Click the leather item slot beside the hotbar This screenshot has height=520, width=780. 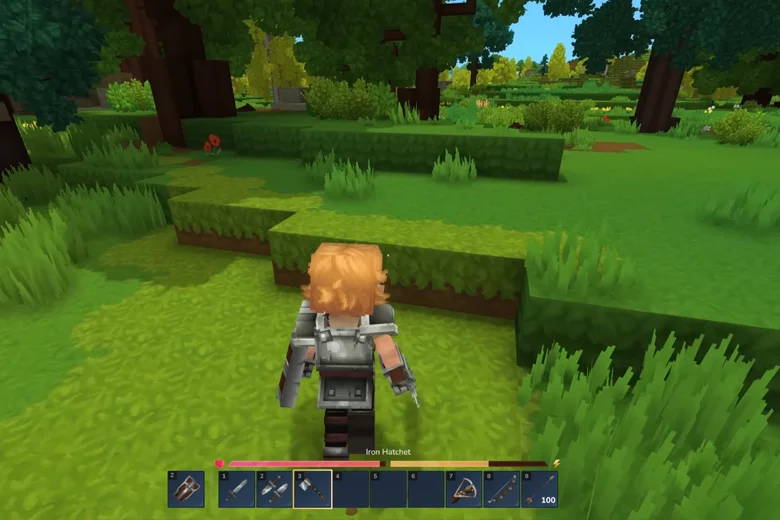point(186,489)
